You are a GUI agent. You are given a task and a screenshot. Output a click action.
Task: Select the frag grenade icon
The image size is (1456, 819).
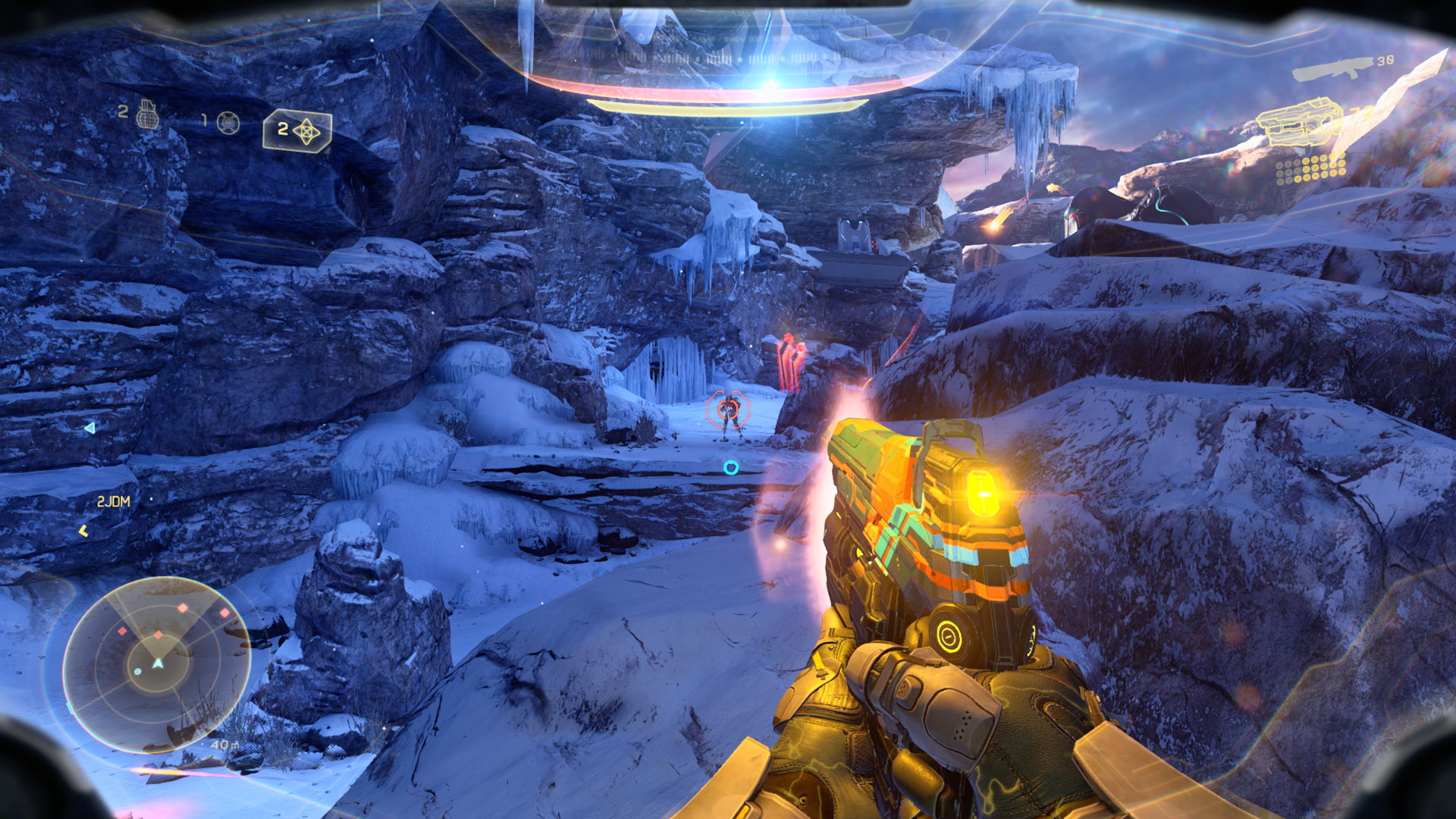coord(147,115)
